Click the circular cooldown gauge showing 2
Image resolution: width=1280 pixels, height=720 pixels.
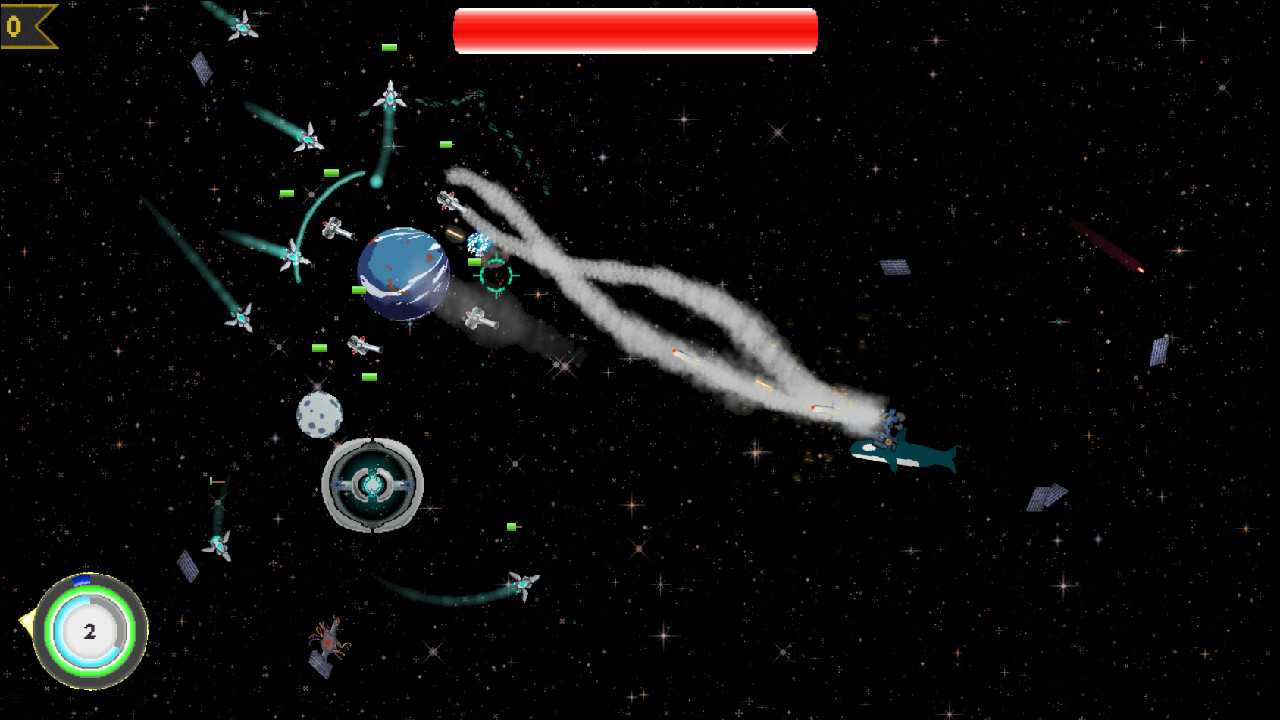(89, 631)
